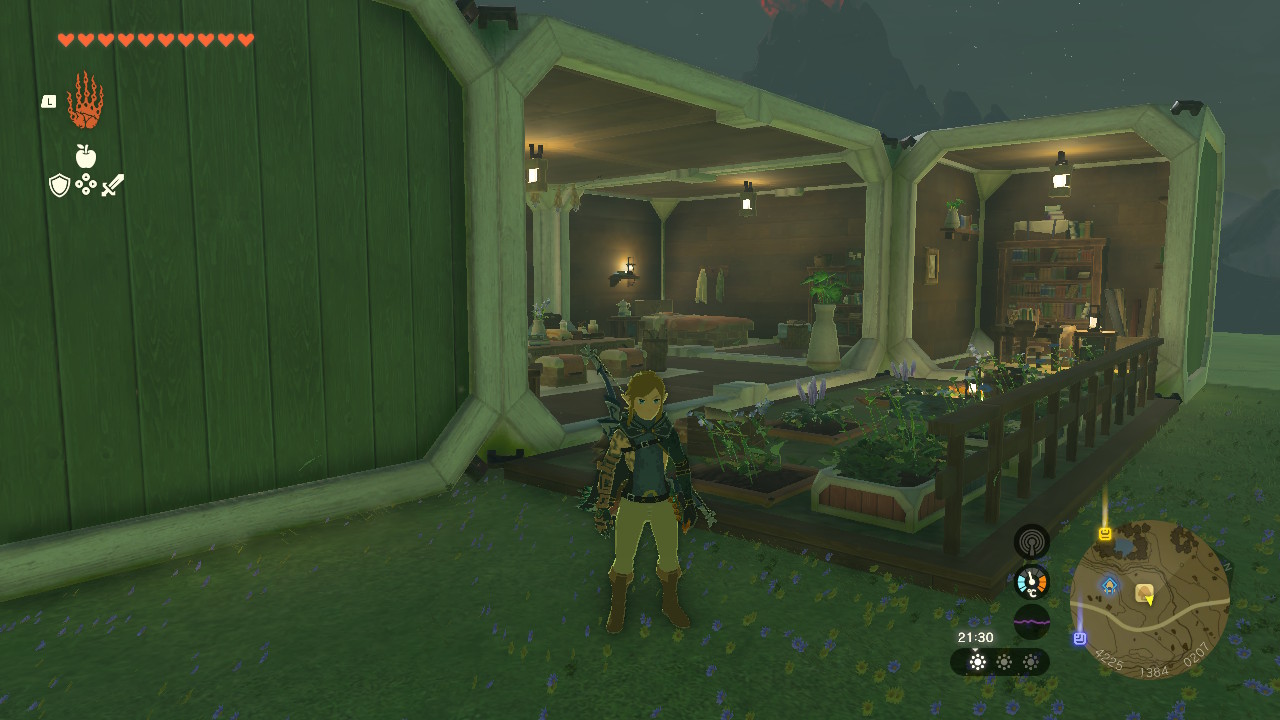
Task: Click the blue shrine marker on minimap
Action: (x=1109, y=585)
